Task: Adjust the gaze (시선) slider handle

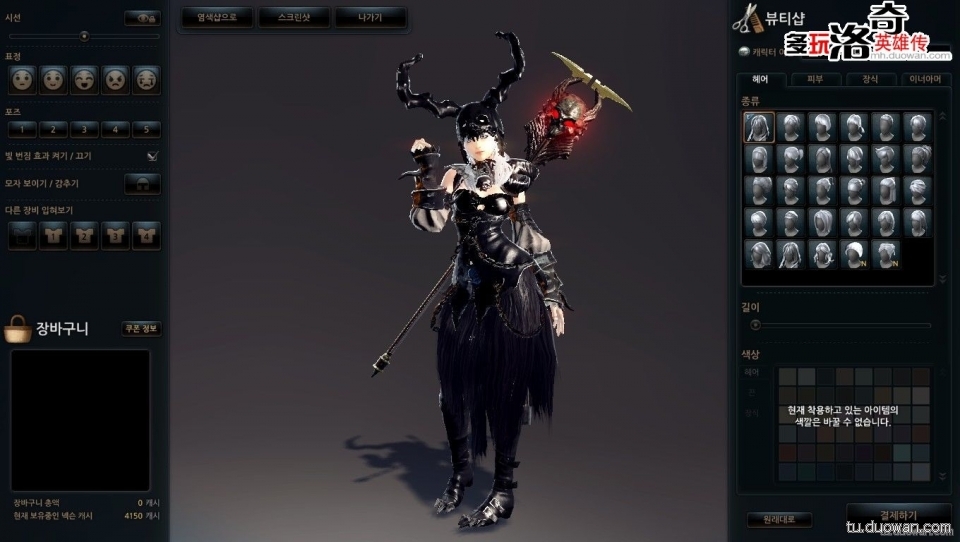Action: pyautogui.click(x=84, y=36)
